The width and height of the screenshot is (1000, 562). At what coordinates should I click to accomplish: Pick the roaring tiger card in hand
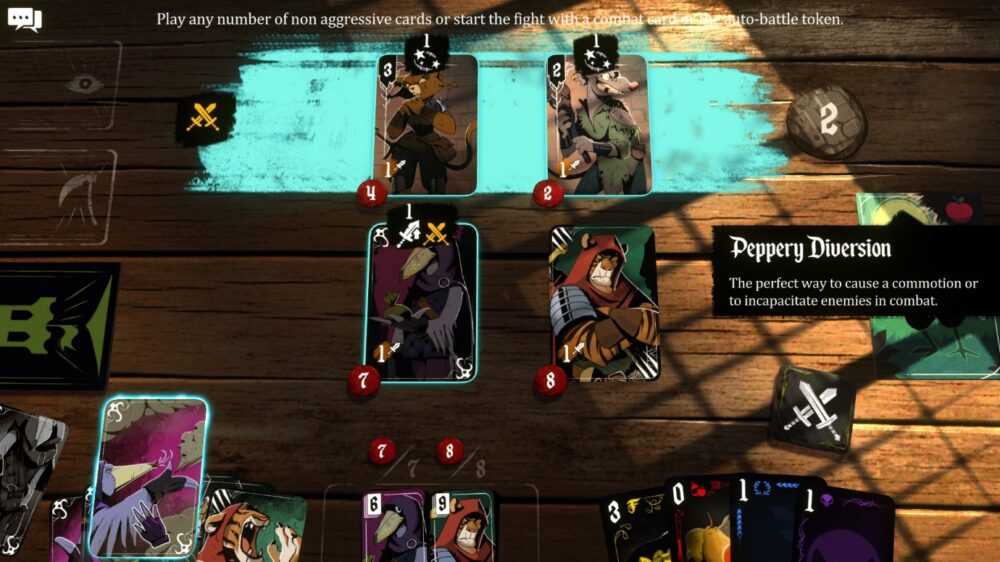pos(254,522)
